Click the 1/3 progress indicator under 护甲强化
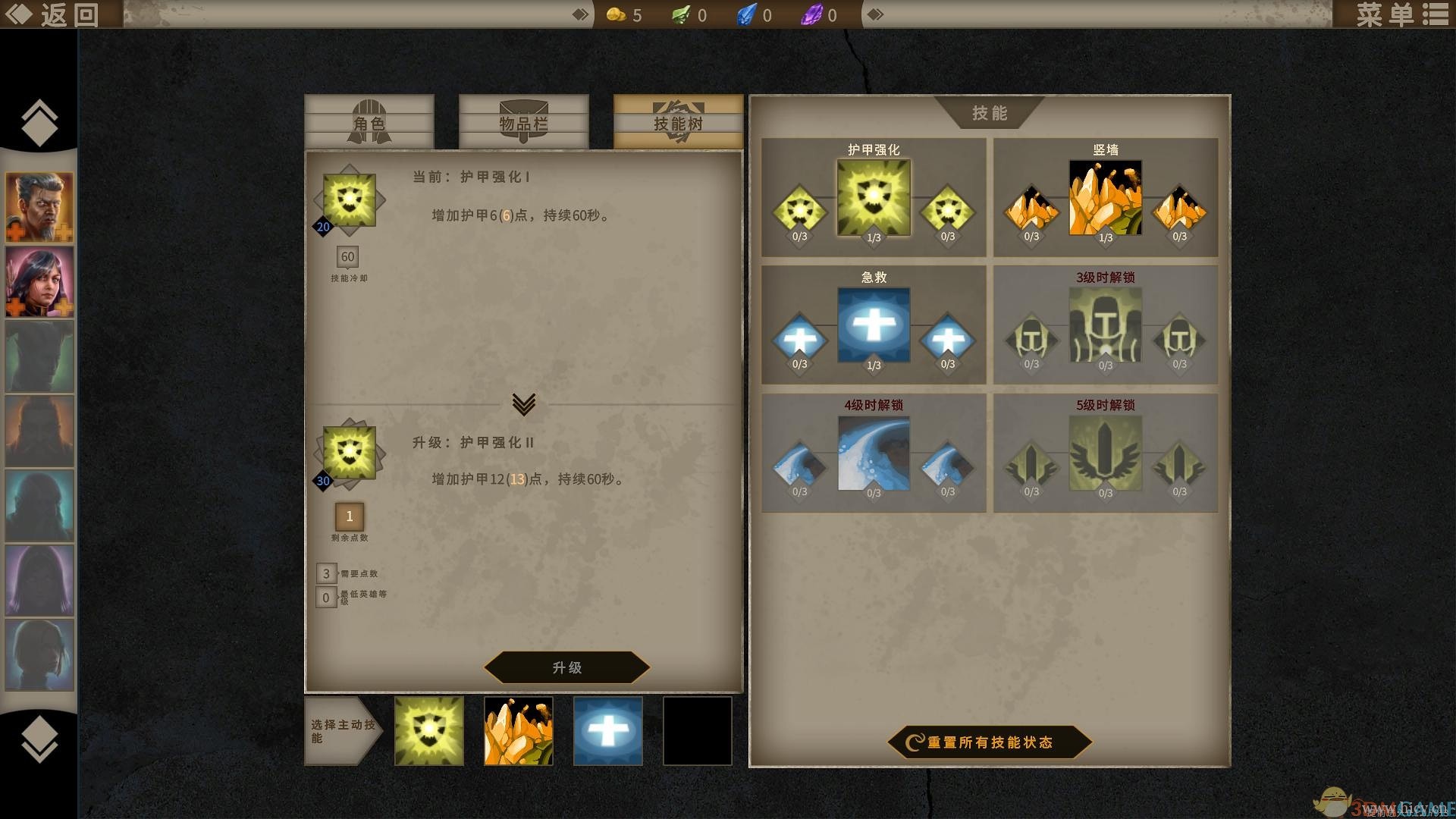The image size is (1456, 819). pyautogui.click(x=874, y=236)
